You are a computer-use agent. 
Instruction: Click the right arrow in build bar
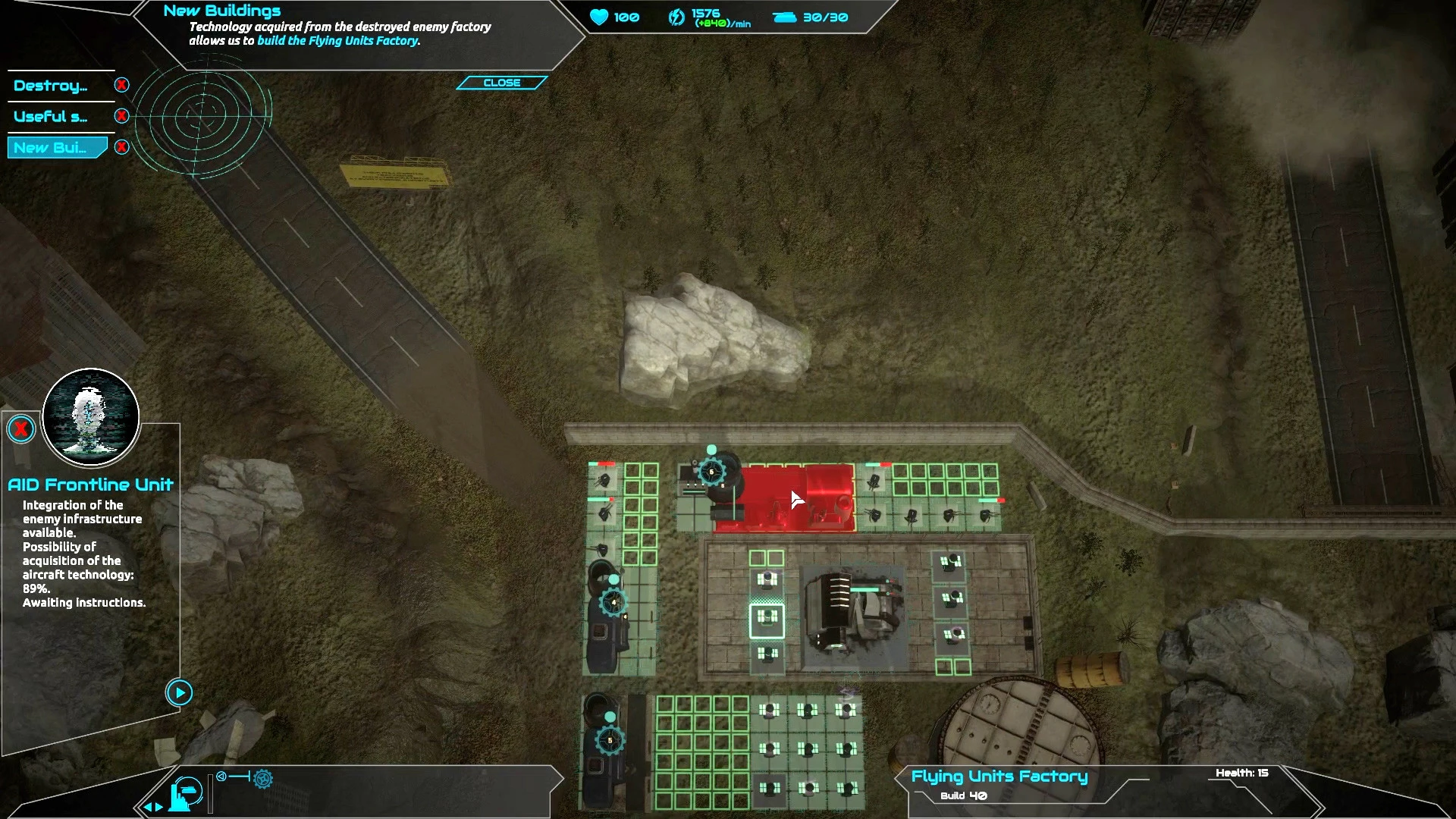click(159, 807)
